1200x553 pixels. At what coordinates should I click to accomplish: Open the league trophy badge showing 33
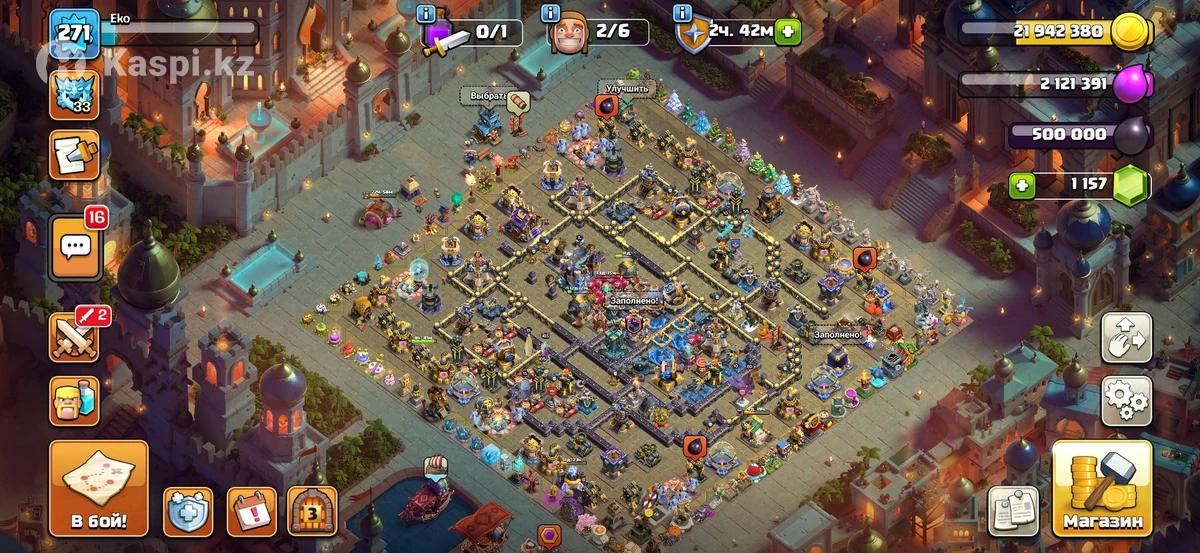pos(75,95)
